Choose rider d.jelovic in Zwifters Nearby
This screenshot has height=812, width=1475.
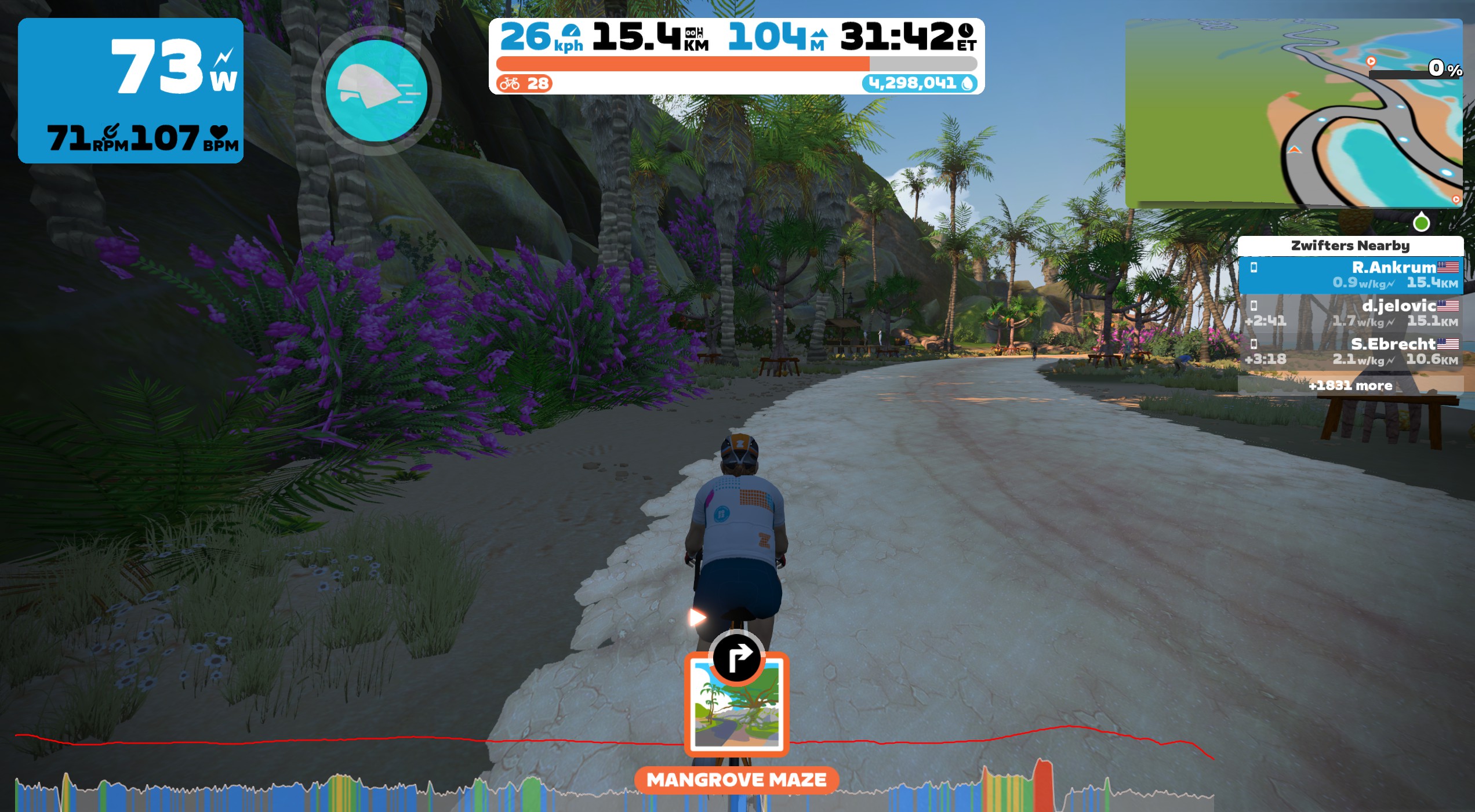(x=1350, y=313)
